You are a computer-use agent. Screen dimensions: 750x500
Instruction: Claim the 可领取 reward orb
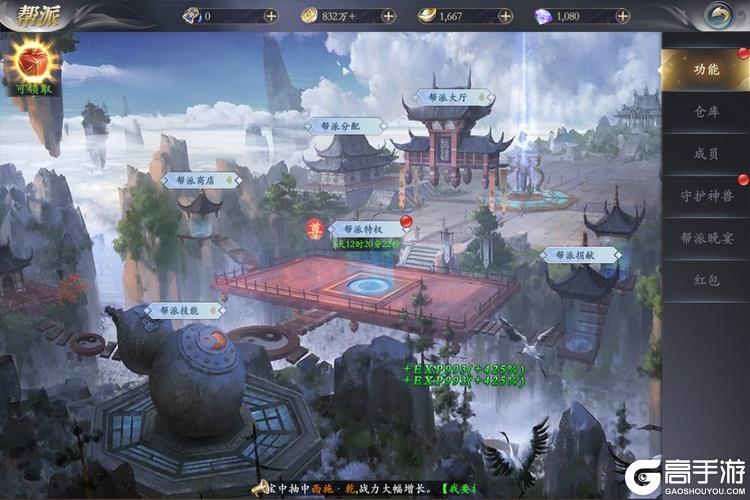coord(33,67)
